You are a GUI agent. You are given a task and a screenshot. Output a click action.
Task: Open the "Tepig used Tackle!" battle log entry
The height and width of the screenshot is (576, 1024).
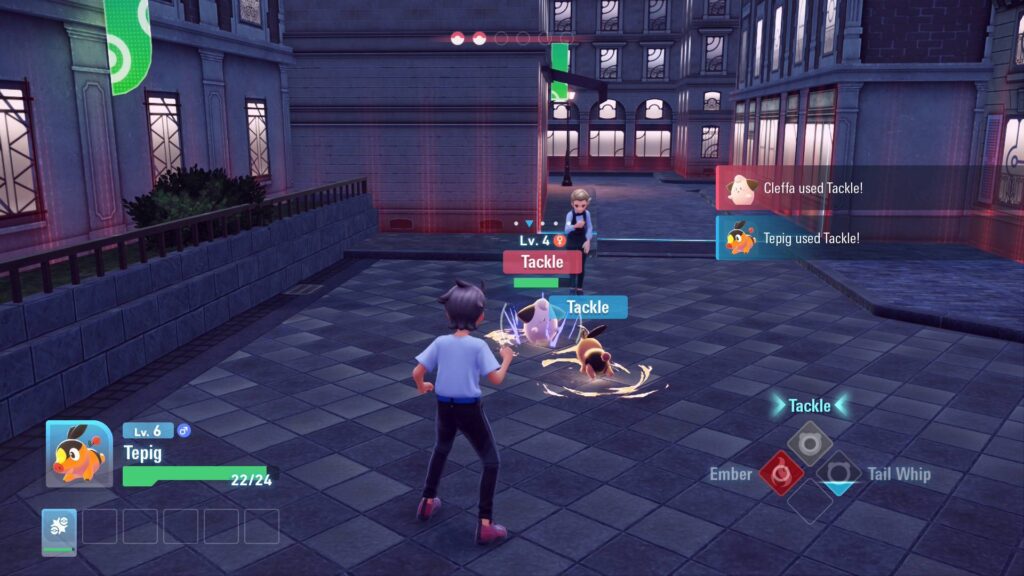pos(810,238)
